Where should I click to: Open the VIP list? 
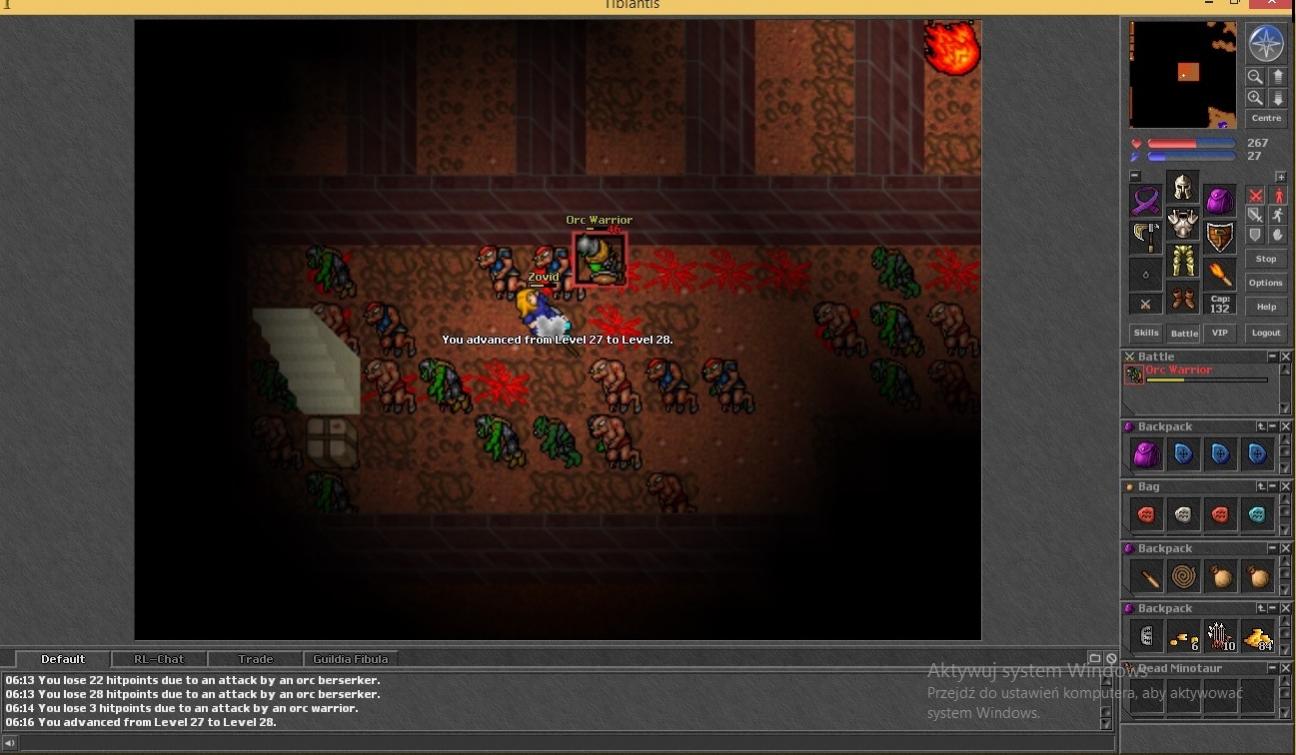coord(1219,333)
